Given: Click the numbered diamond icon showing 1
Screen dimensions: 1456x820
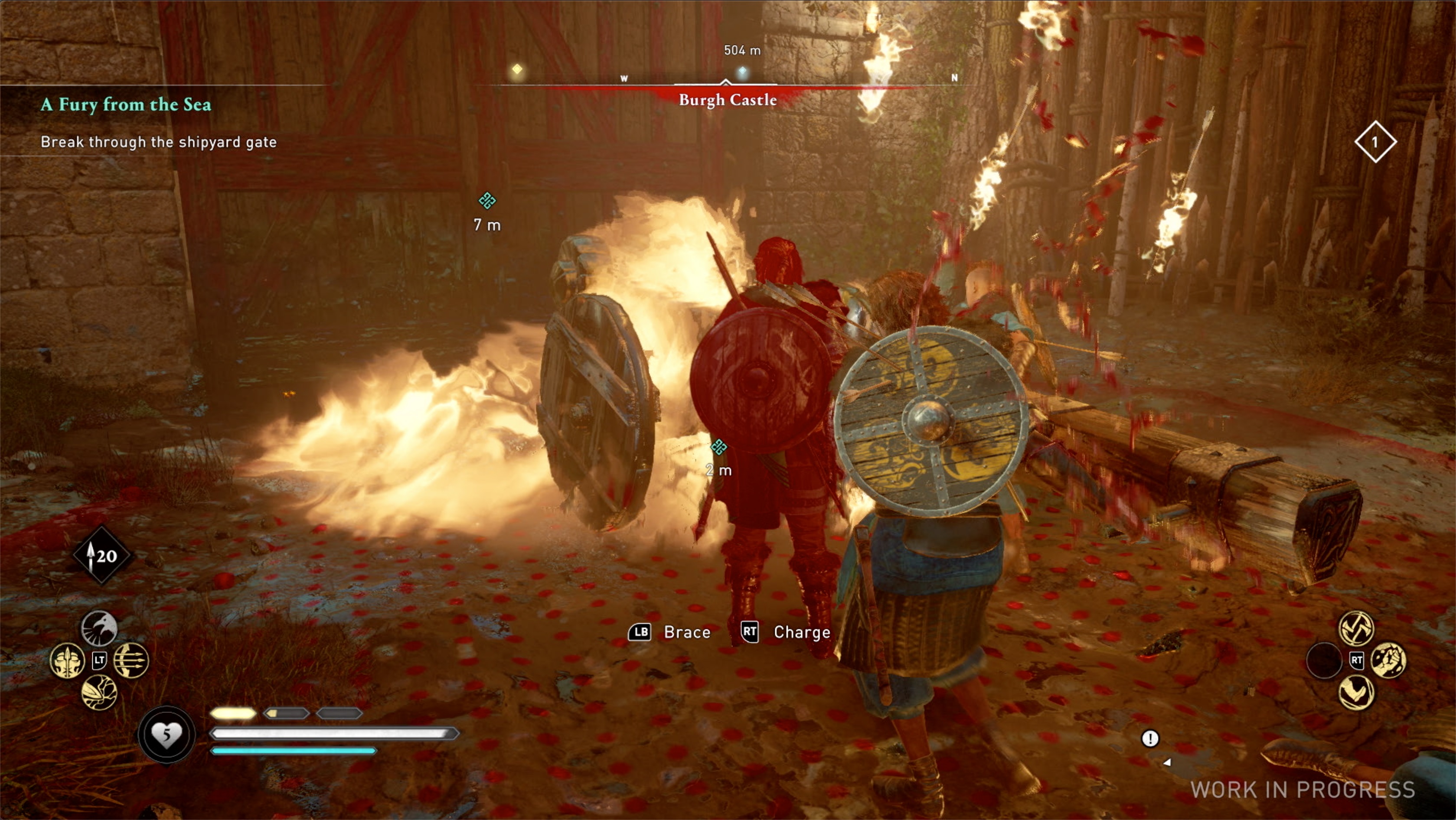Looking at the screenshot, I should [1375, 142].
